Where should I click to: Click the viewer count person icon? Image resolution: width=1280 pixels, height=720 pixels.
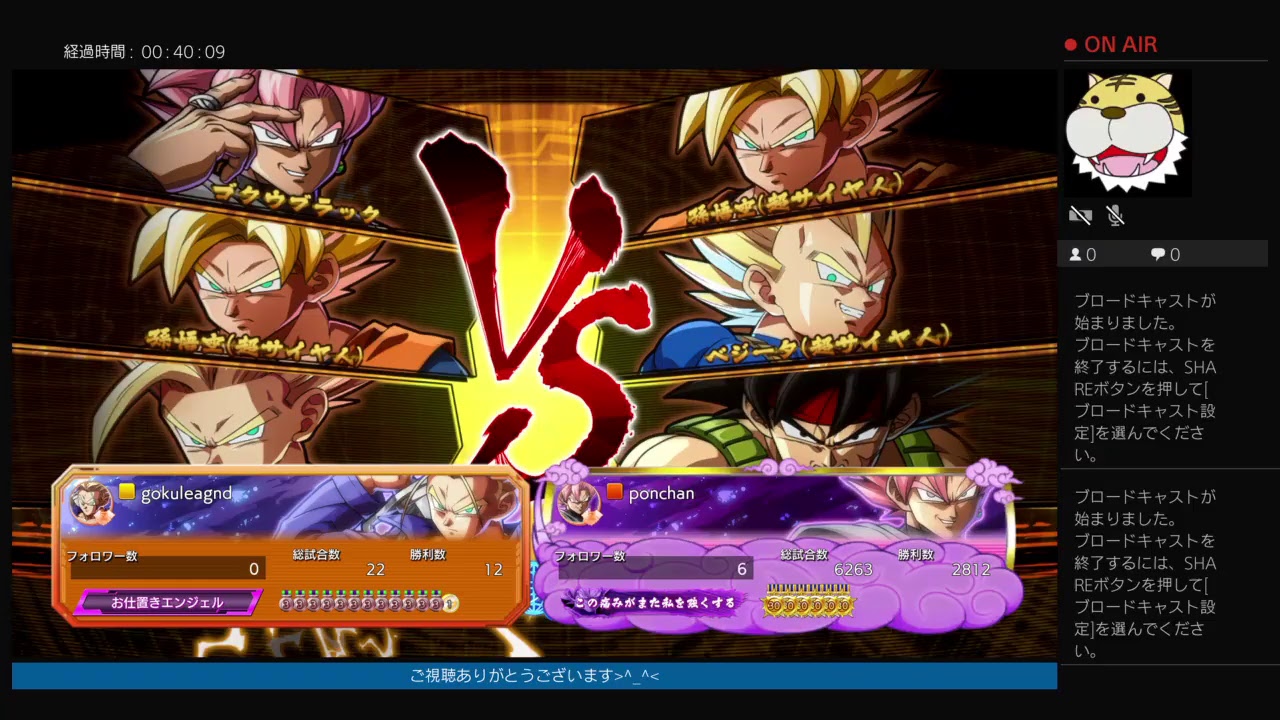(1076, 254)
